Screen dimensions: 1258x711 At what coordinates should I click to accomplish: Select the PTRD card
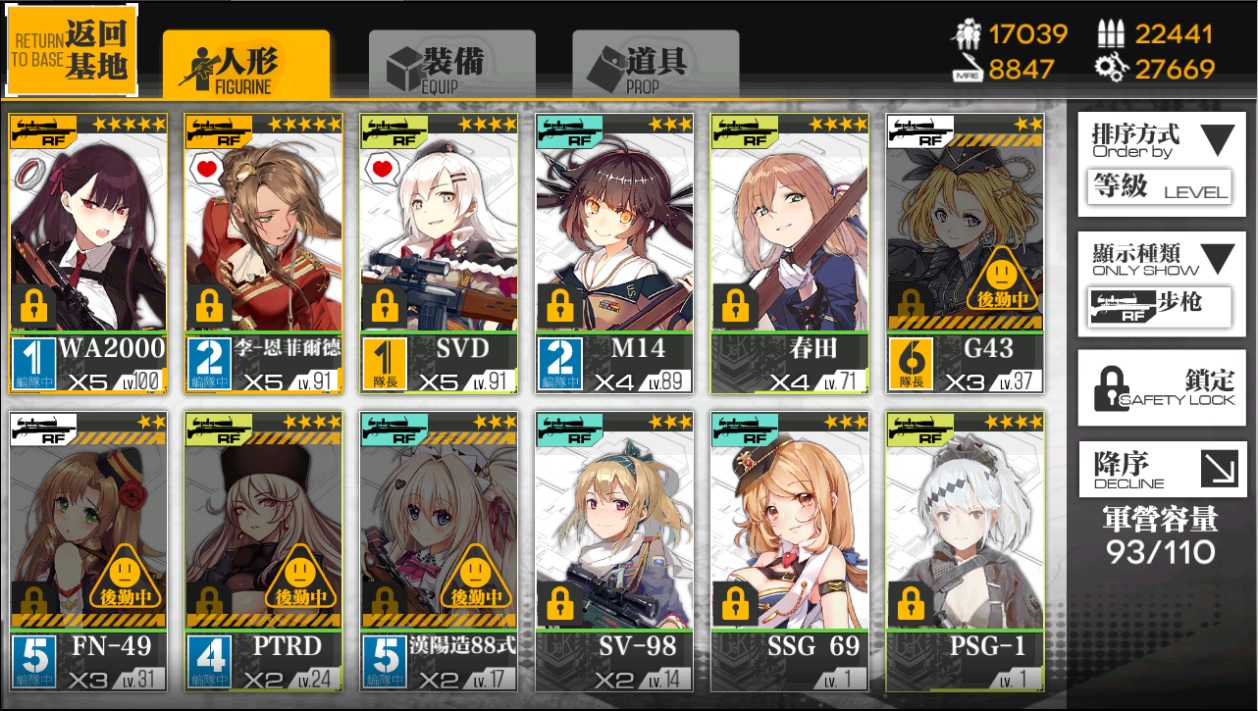[x=263, y=551]
